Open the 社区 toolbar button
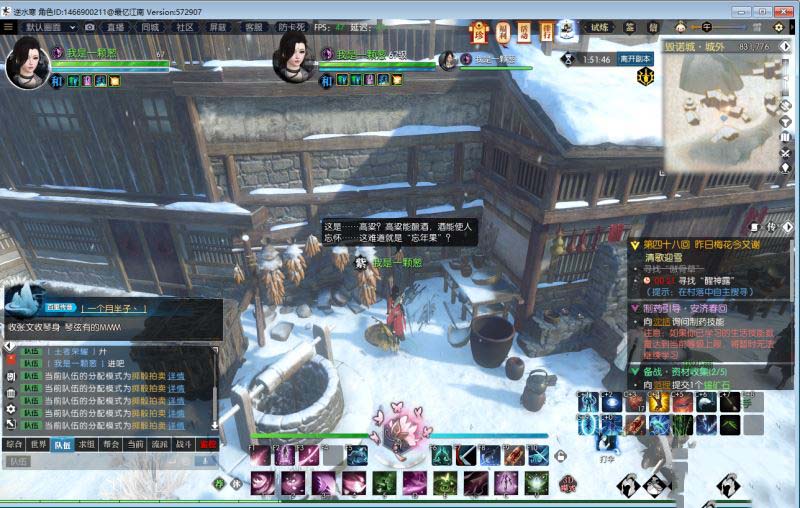800x508 pixels. [x=185, y=27]
